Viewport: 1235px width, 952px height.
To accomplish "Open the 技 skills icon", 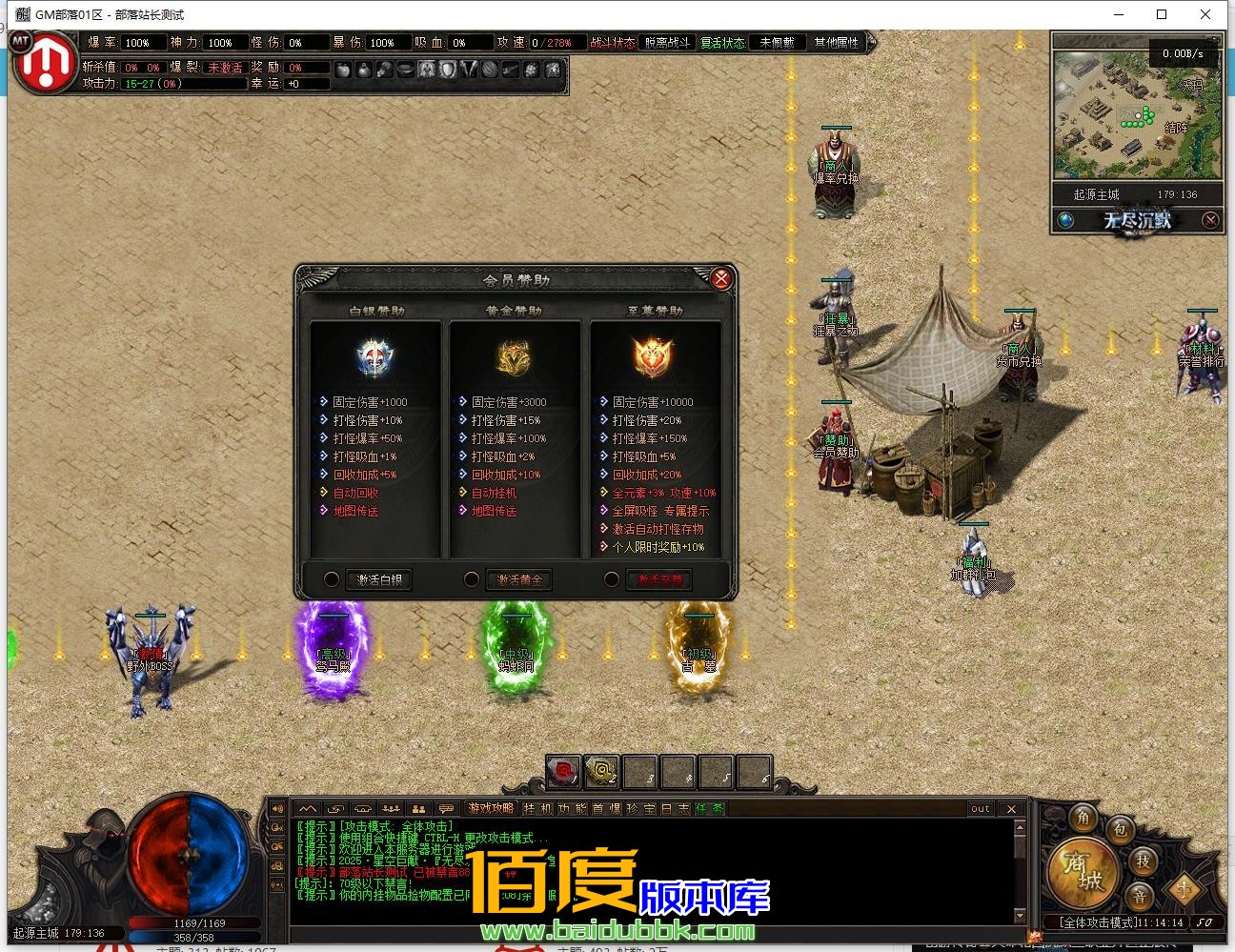I will click(1144, 861).
